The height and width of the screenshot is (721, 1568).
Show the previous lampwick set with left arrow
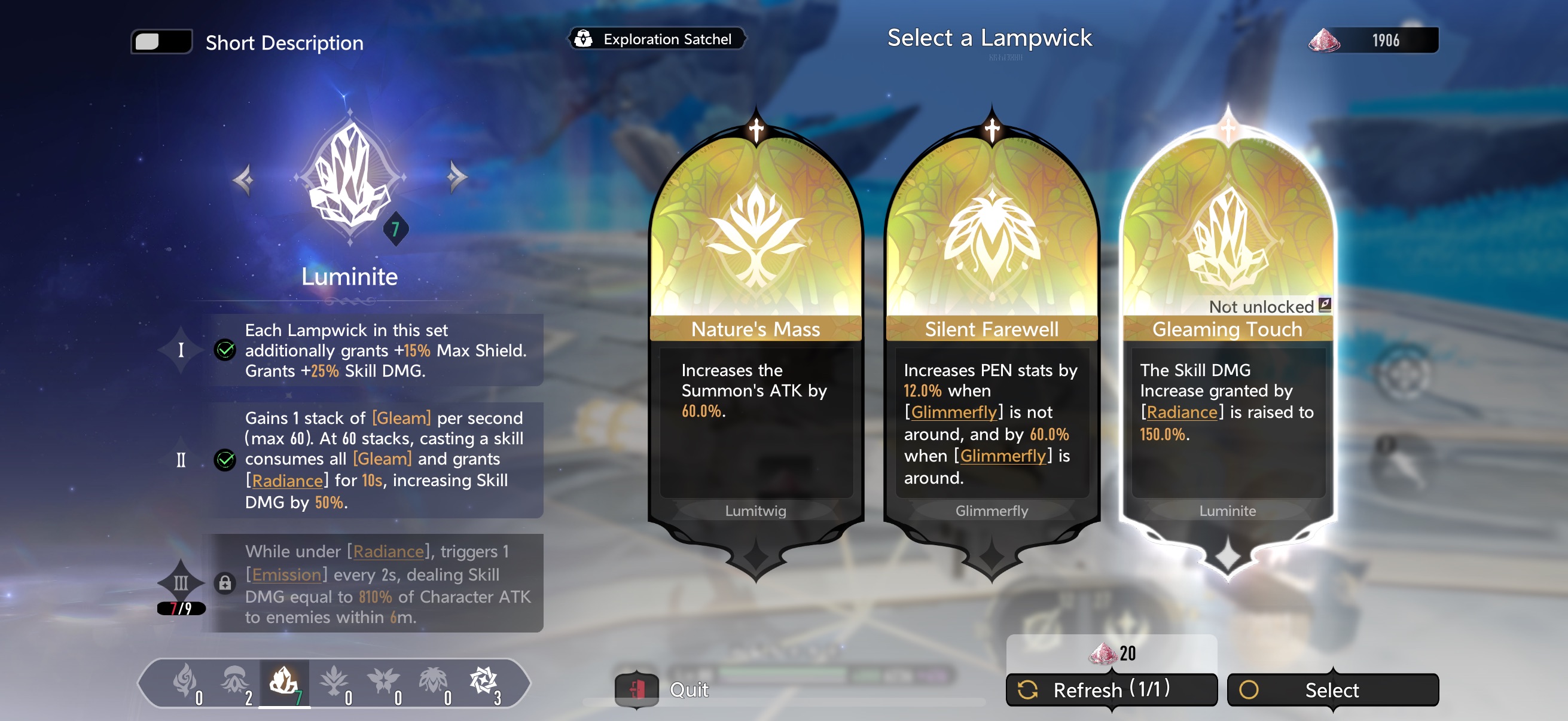[243, 179]
